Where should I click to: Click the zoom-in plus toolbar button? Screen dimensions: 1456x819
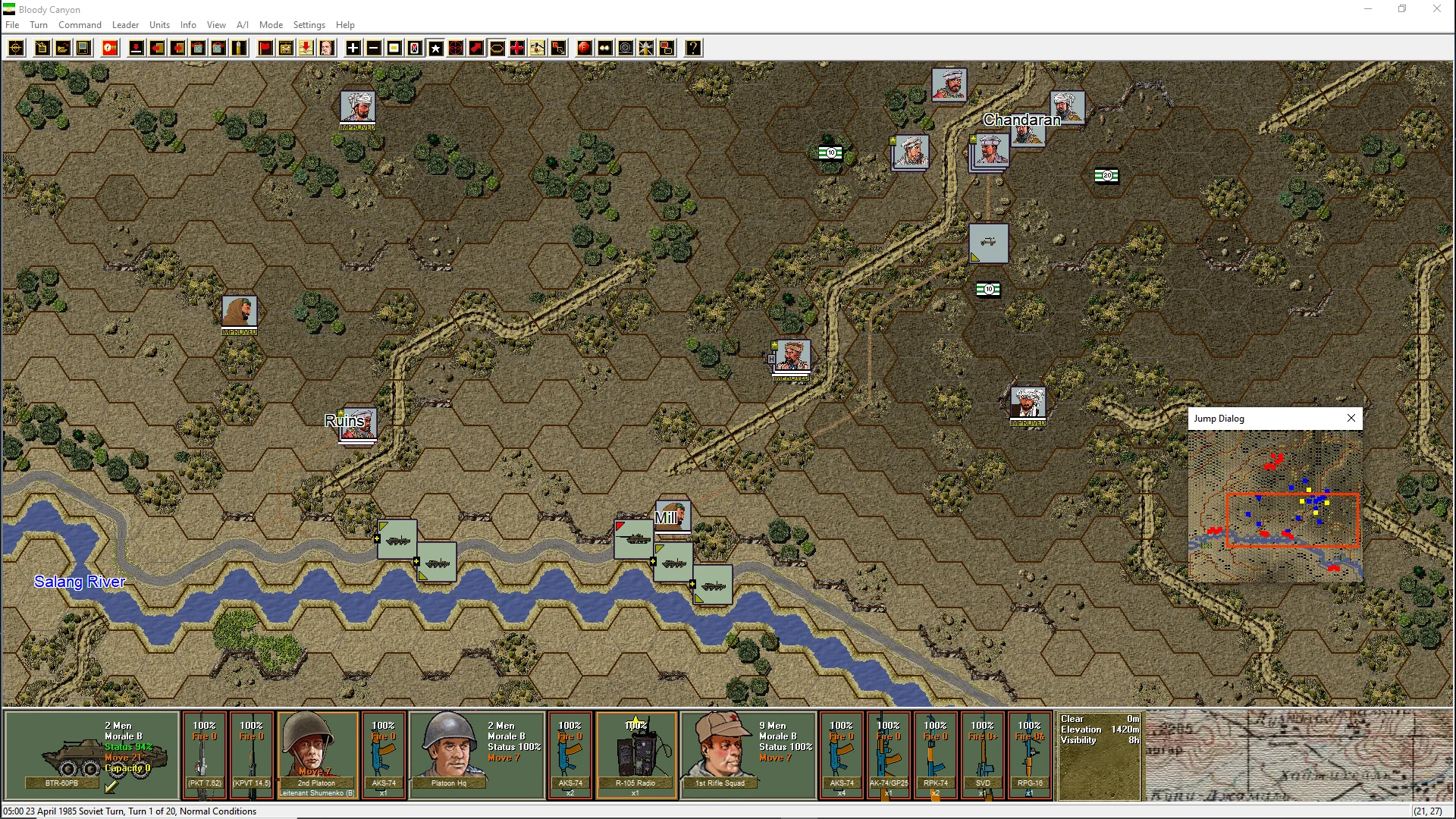353,49
